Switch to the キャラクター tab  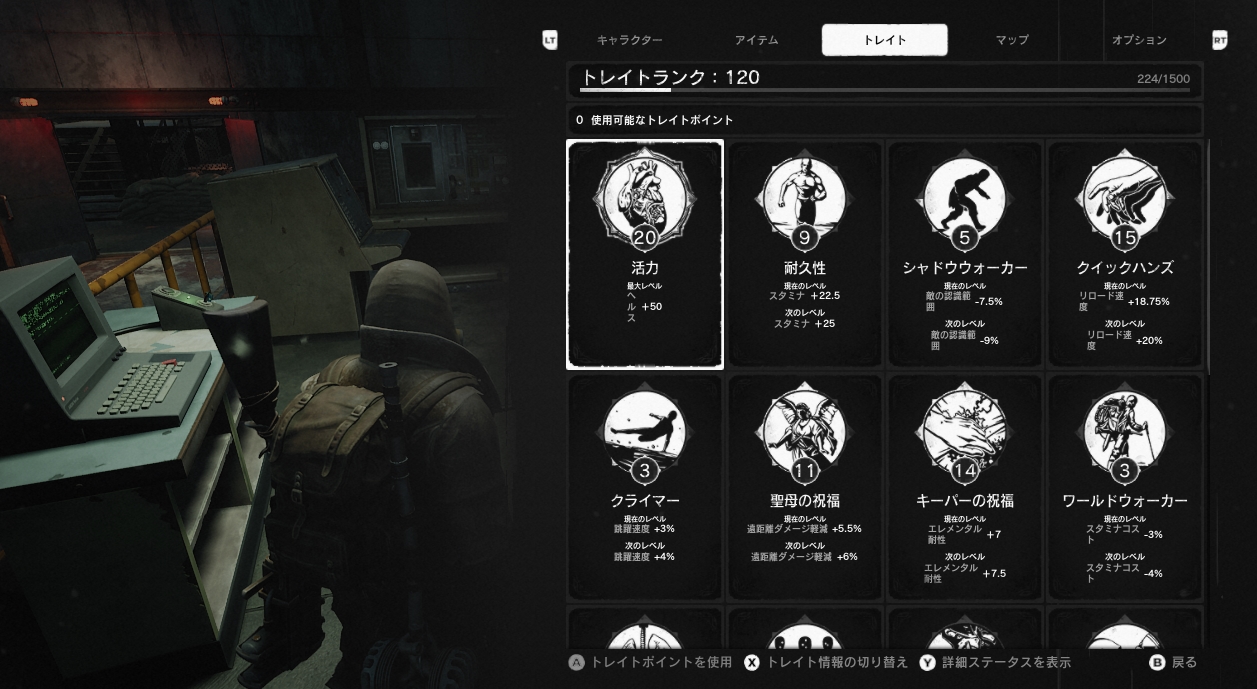click(x=629, y=40)
